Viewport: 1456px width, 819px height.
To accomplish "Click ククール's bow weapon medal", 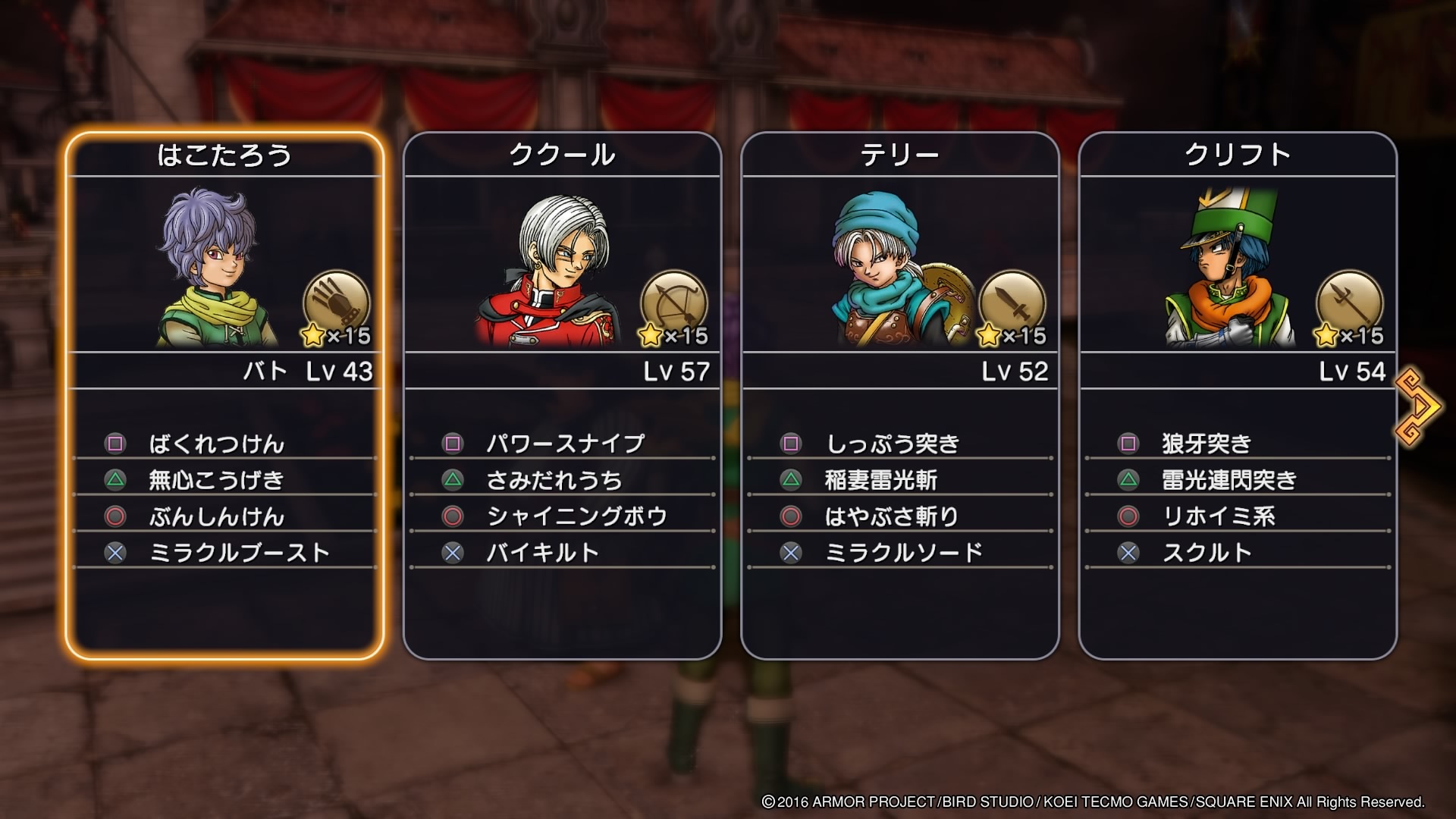I will click(673, 305).
